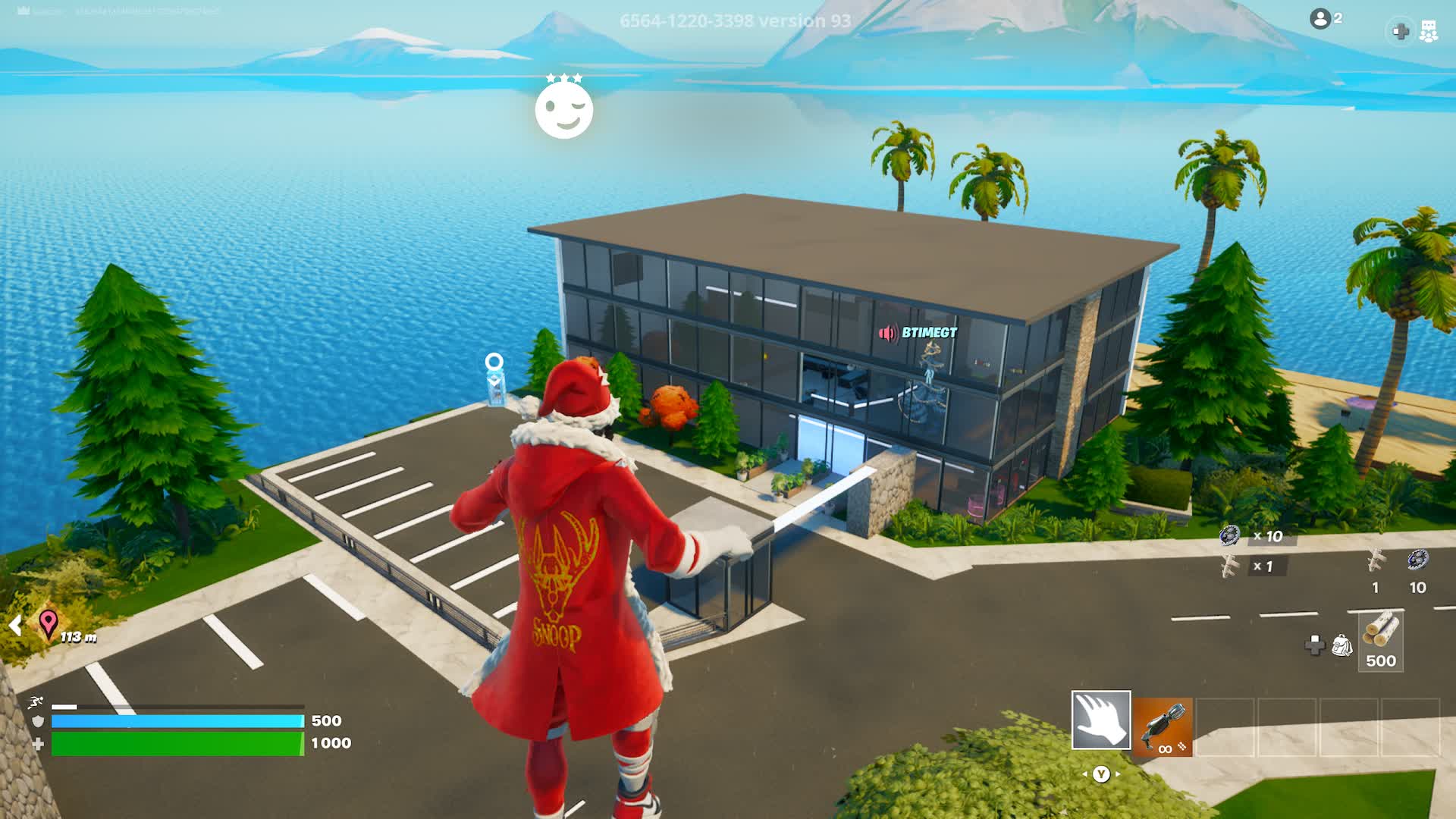
Task: Expand the left arrow chevron near the waypoint
Action: click(x=14, y=626)
